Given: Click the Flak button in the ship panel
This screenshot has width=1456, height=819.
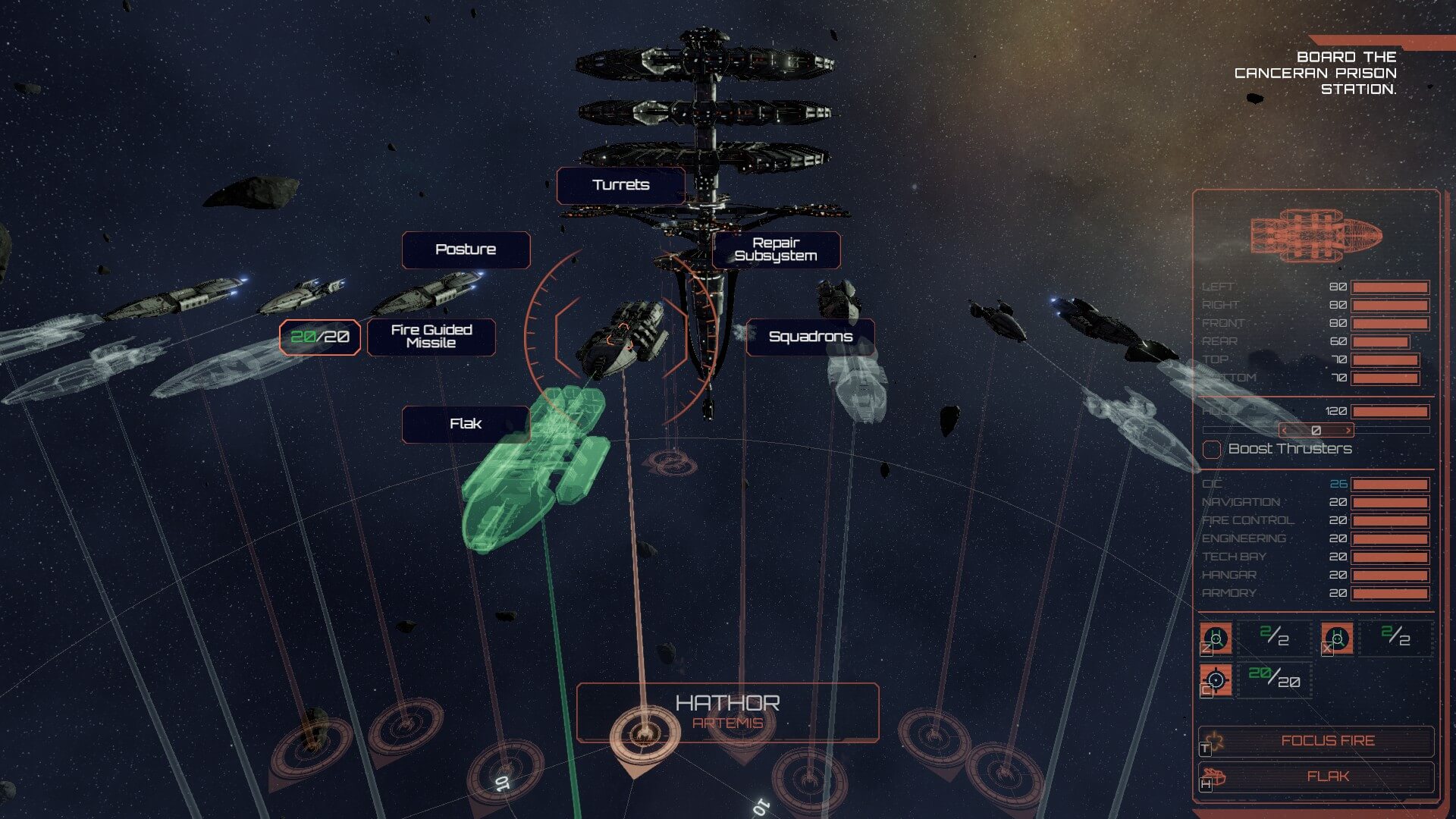Looking at the screenshot, I should click(1326, 777).
